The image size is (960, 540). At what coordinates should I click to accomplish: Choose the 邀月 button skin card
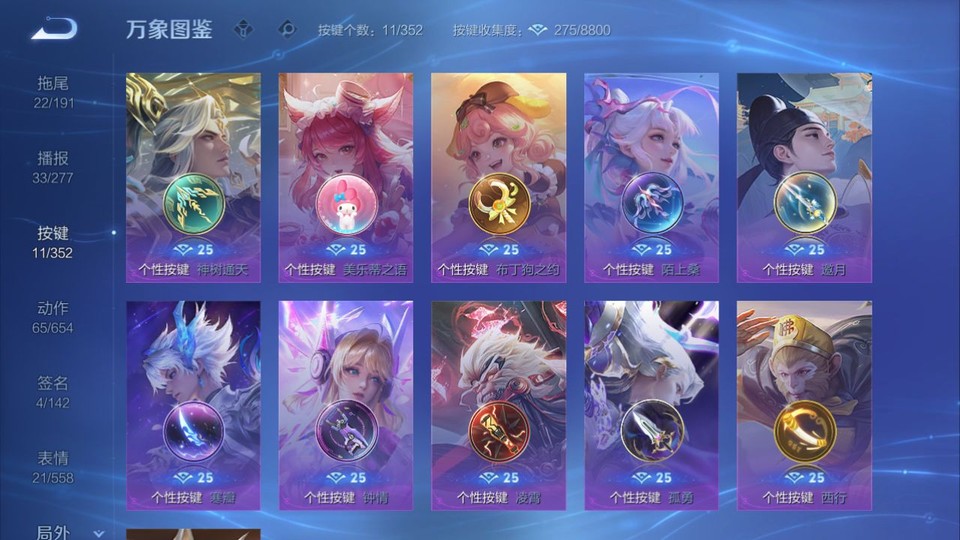(x=804, y=177)
